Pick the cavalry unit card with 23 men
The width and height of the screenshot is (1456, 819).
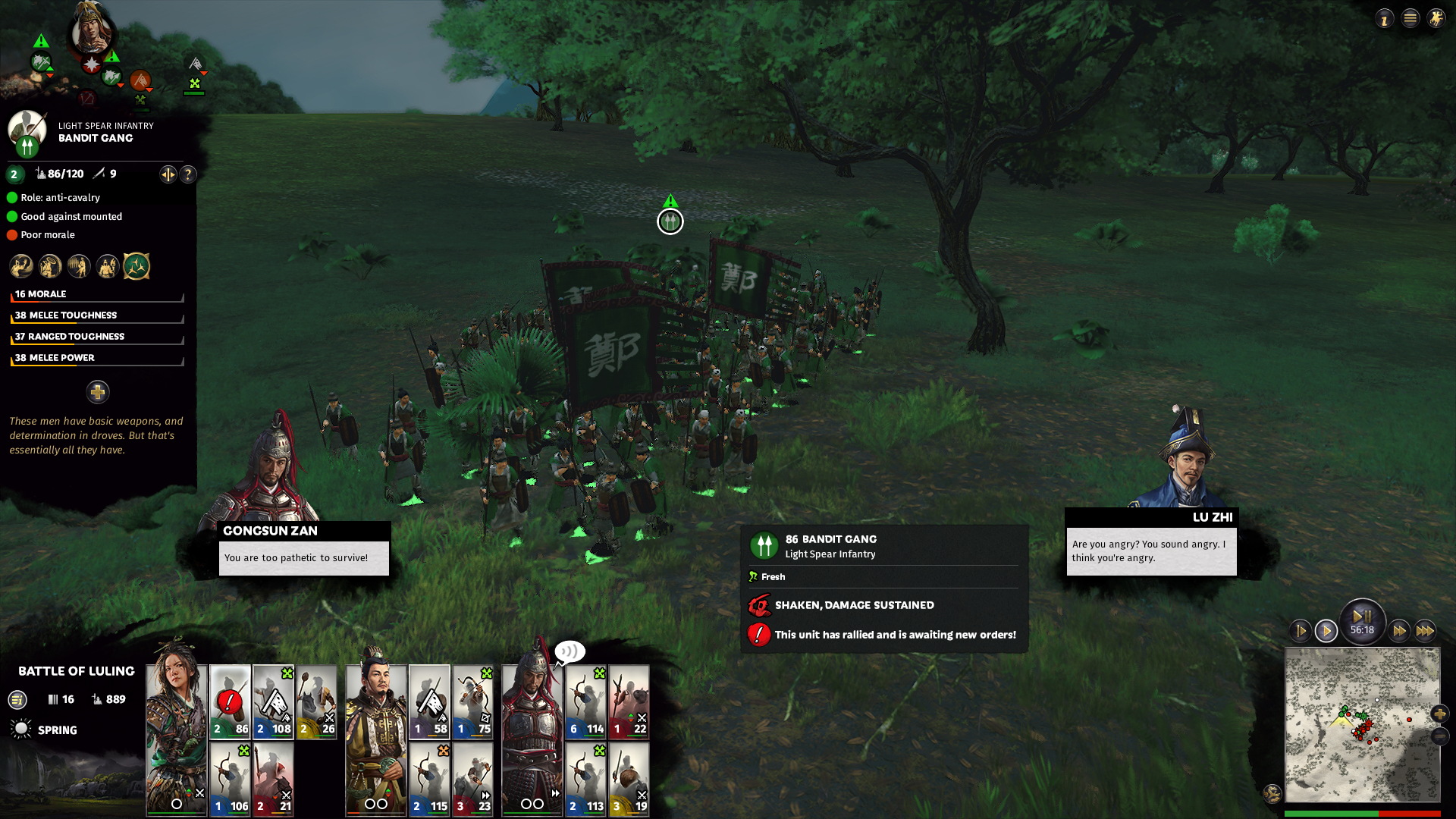[473, 779]
